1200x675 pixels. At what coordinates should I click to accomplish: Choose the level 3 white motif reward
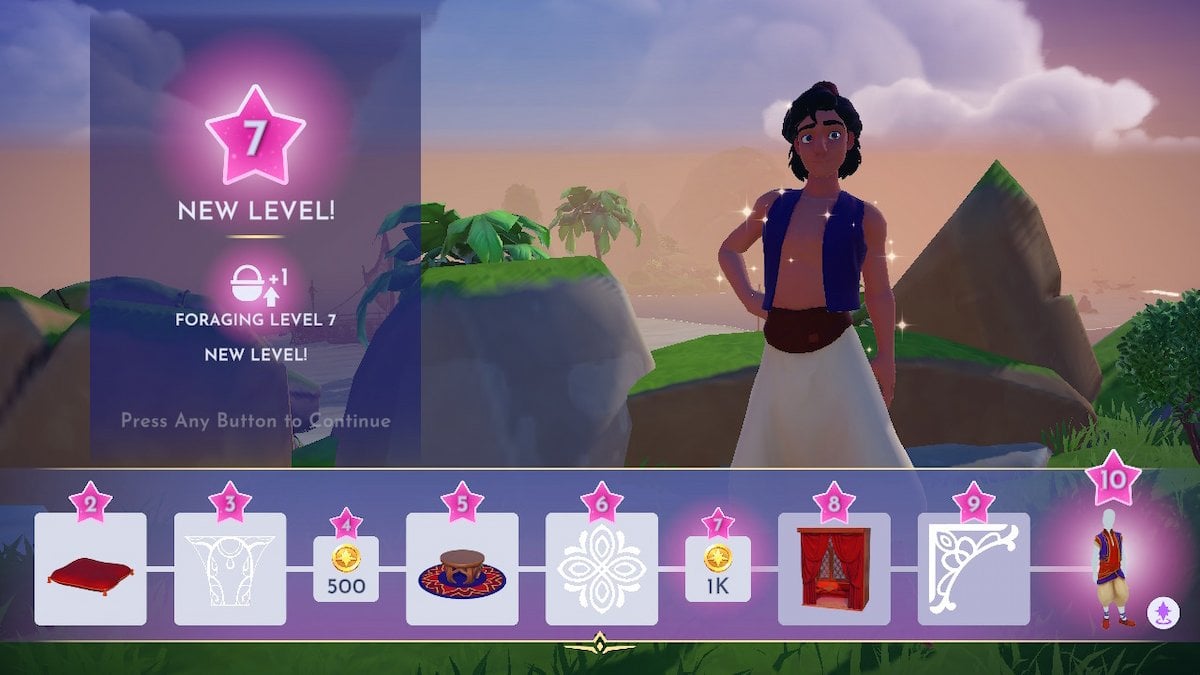tap(230, 570)
